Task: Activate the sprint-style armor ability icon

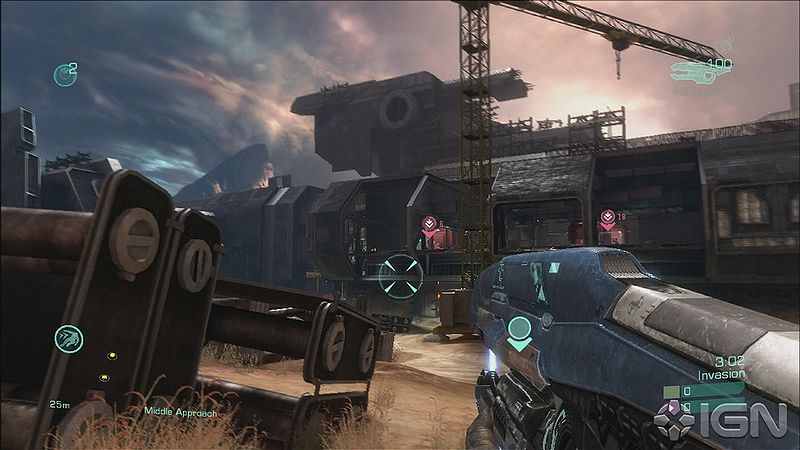Action: pos(68,338)
